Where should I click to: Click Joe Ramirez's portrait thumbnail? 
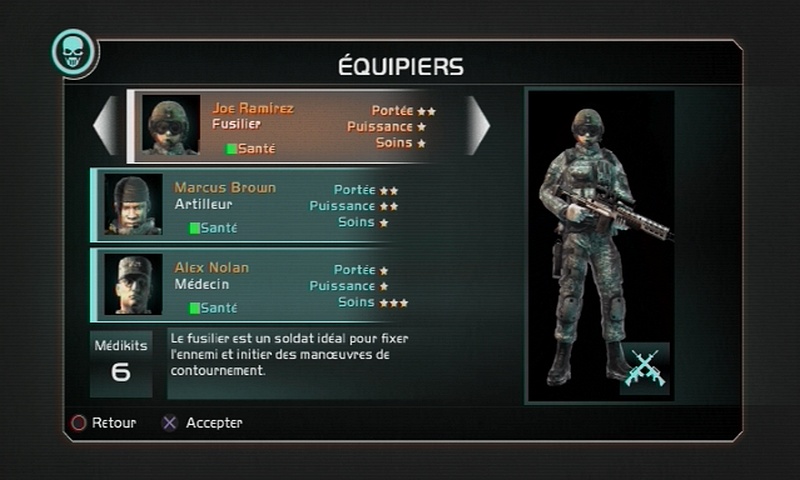(170, 126)
